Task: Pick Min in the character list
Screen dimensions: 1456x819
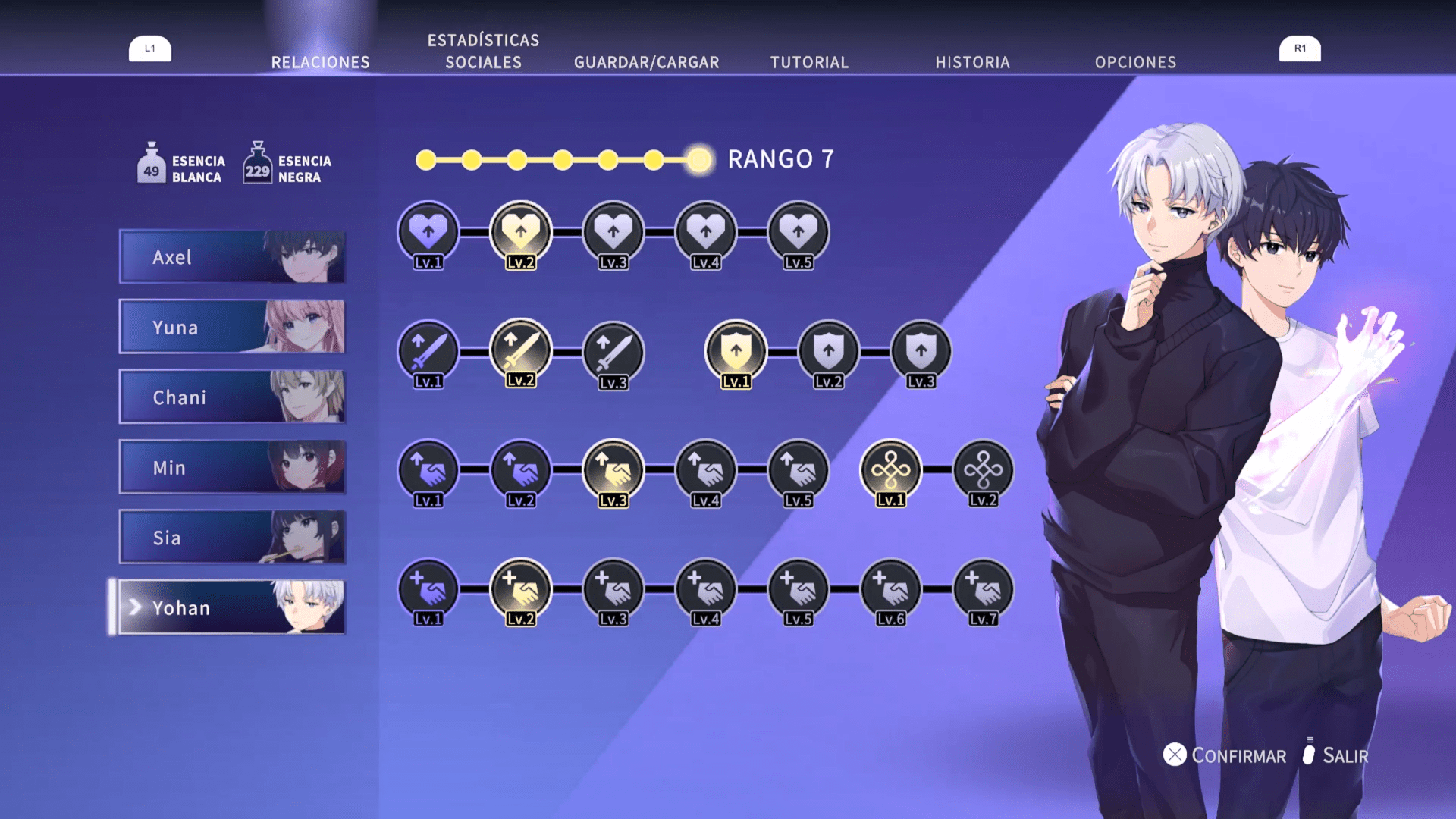Action: tap(232, 467)
